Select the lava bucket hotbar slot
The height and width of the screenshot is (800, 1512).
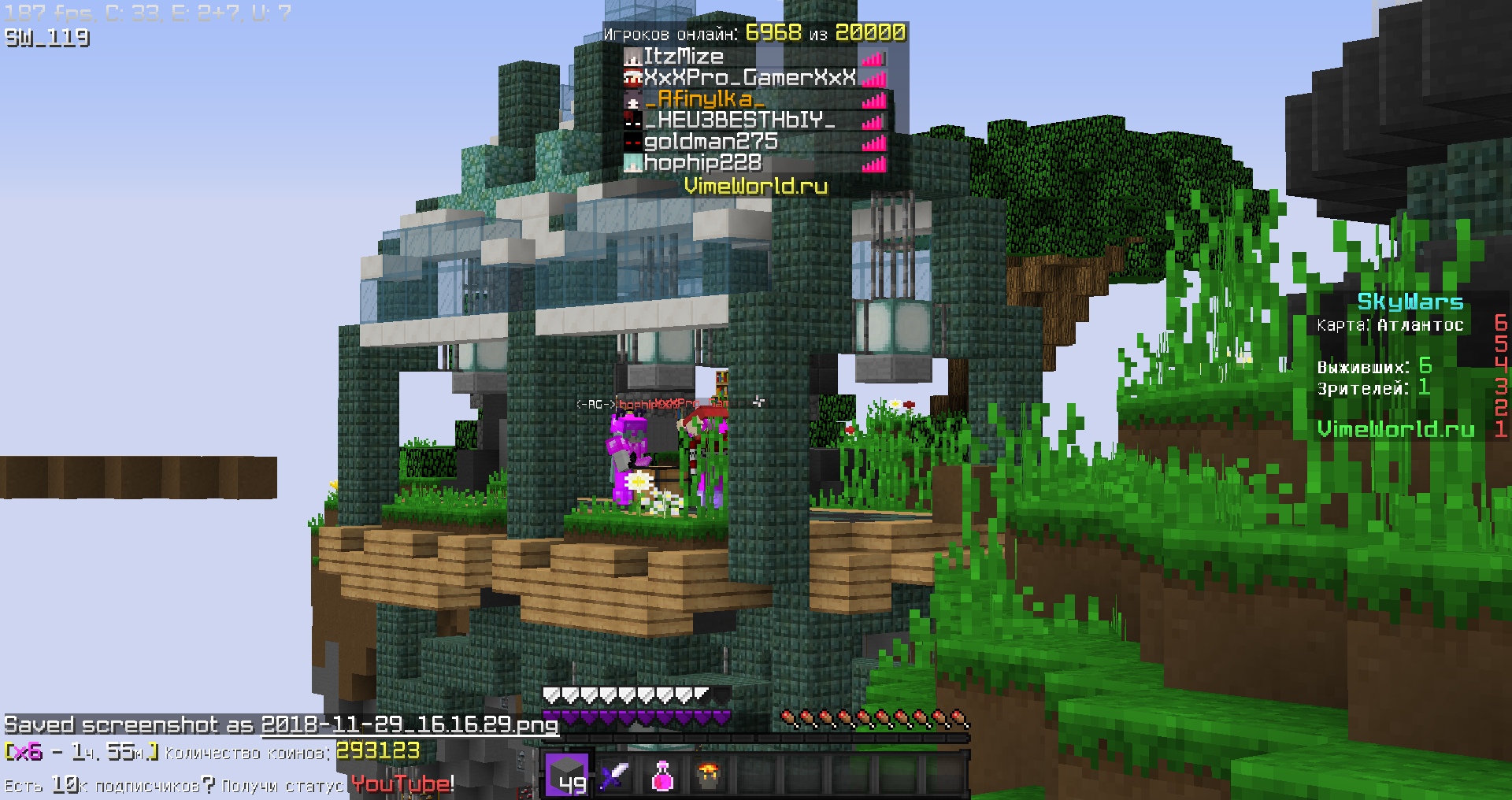(x=711, y=776)
